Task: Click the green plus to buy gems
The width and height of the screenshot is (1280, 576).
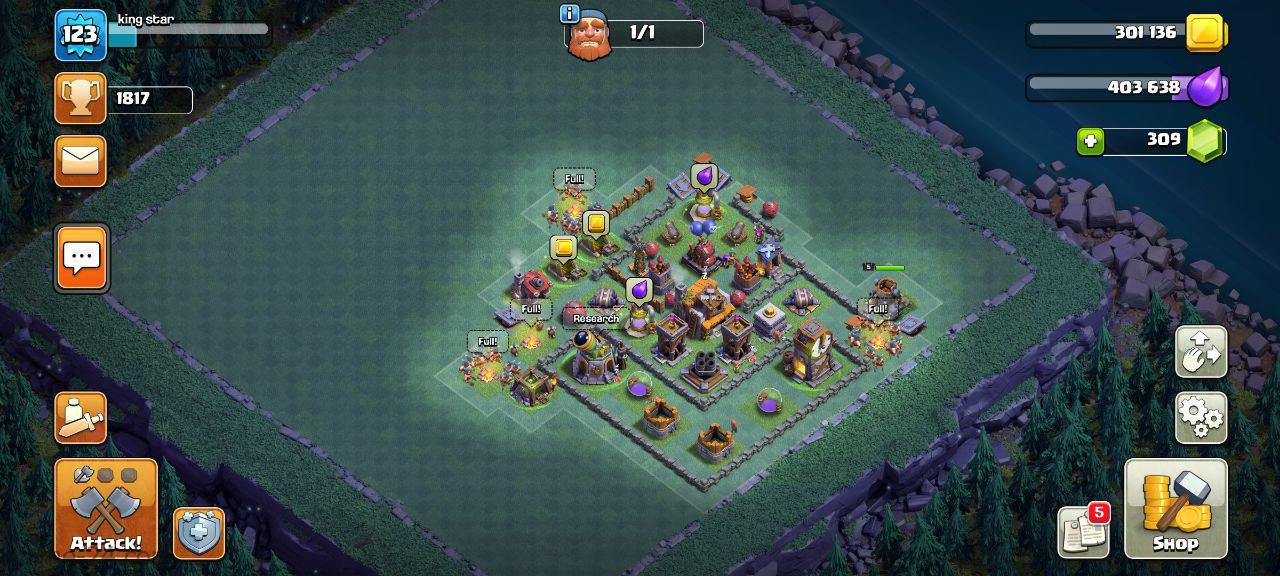Action: click(x=1091, y=141)
